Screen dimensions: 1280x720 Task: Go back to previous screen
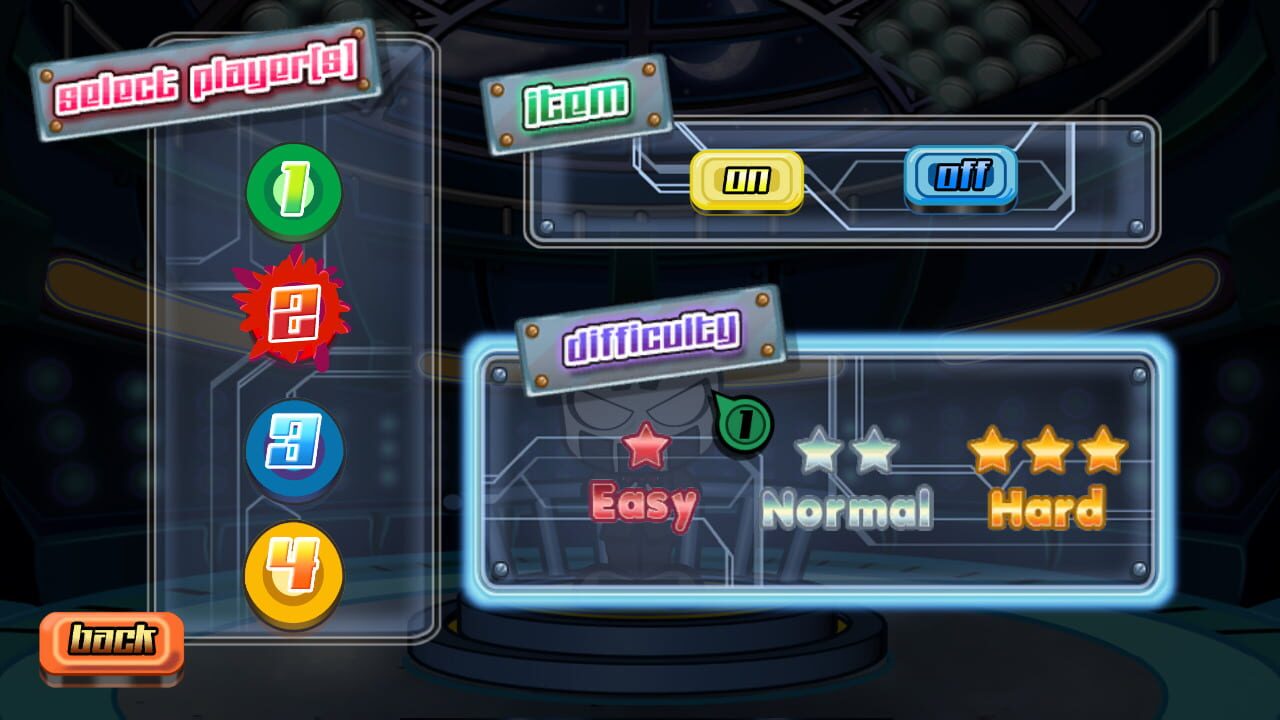pos(111,643)
